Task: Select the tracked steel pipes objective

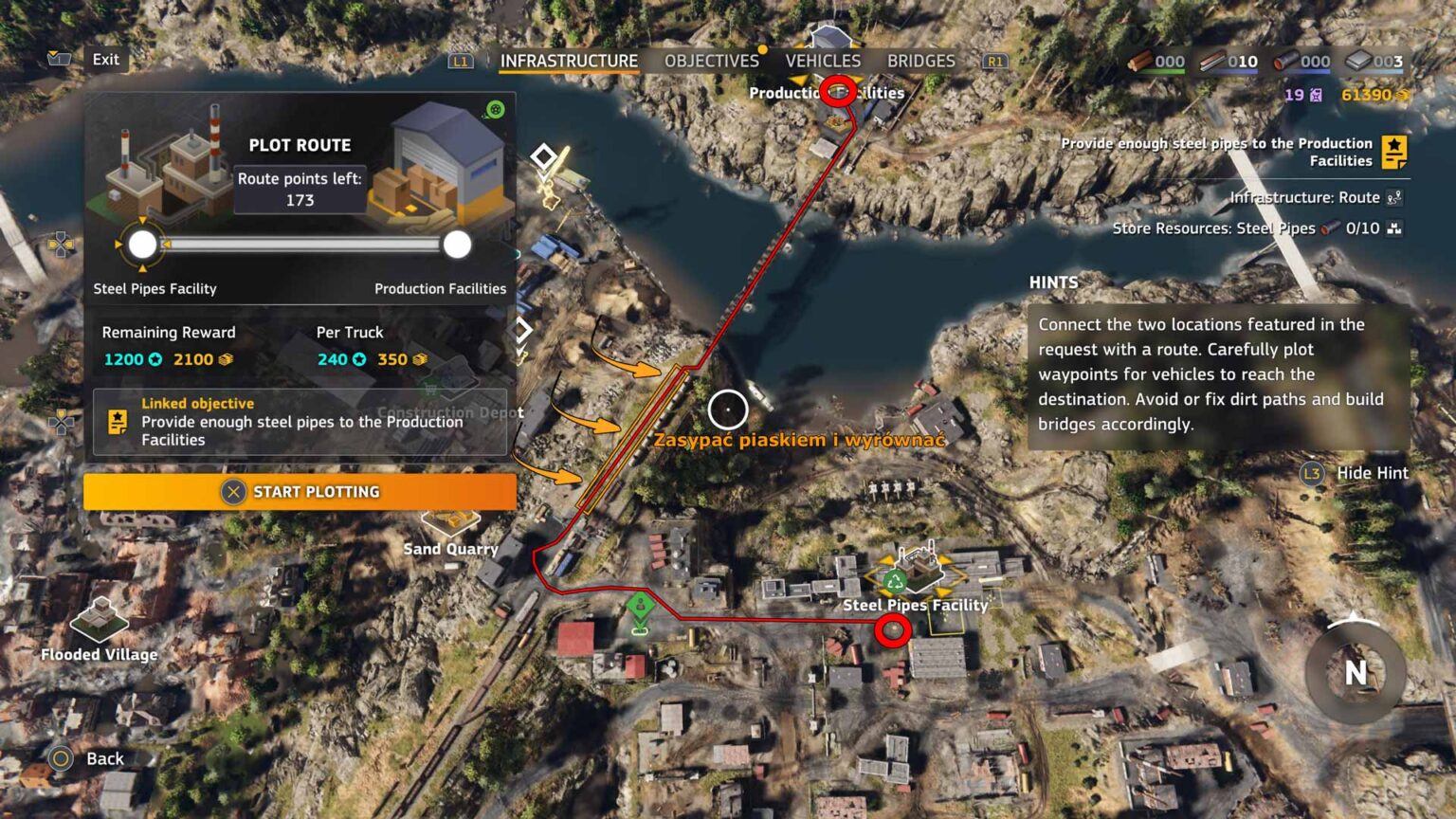Action: (x=1232, y=152)
